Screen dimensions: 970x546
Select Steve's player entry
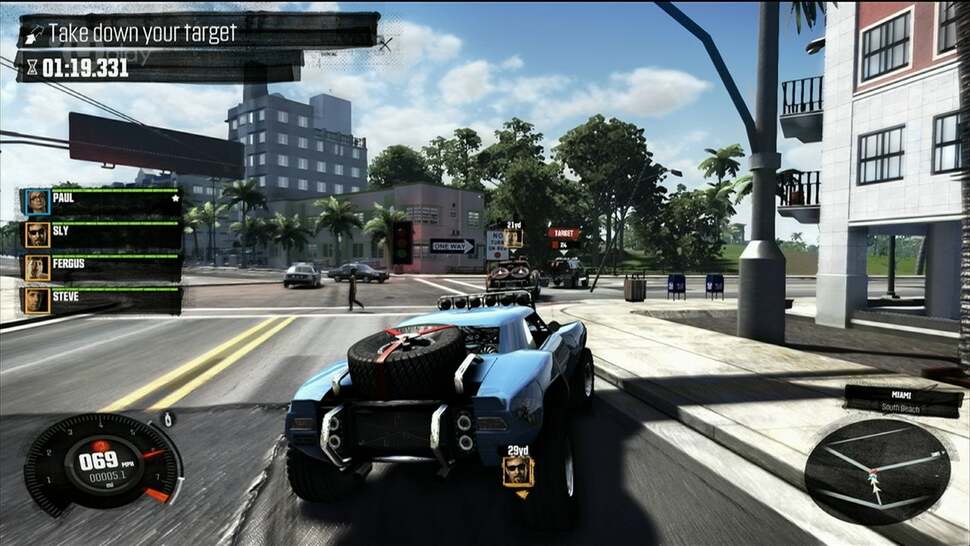(100, 300)
